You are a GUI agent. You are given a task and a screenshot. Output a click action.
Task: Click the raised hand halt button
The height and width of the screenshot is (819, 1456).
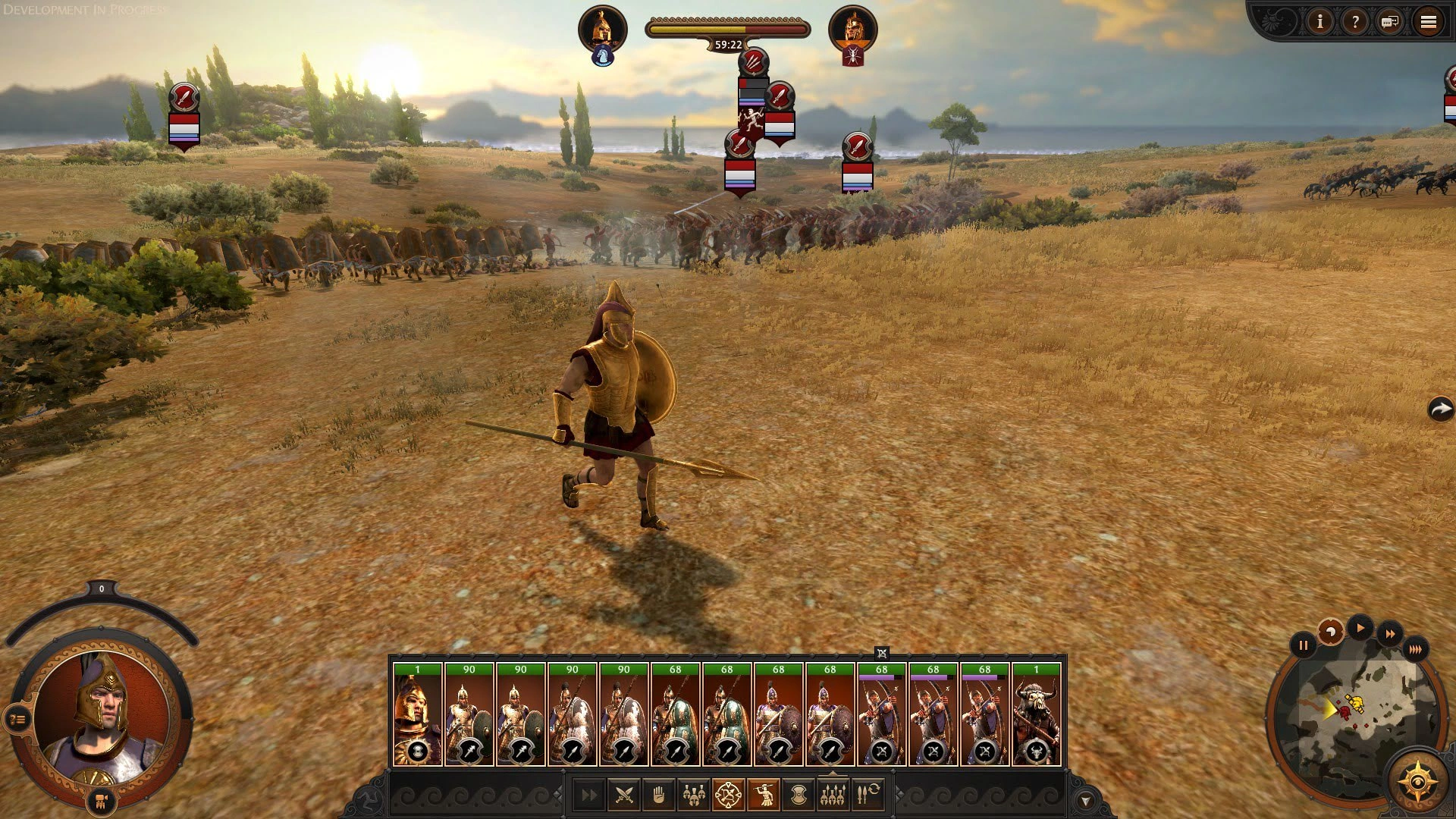[658, 795]
